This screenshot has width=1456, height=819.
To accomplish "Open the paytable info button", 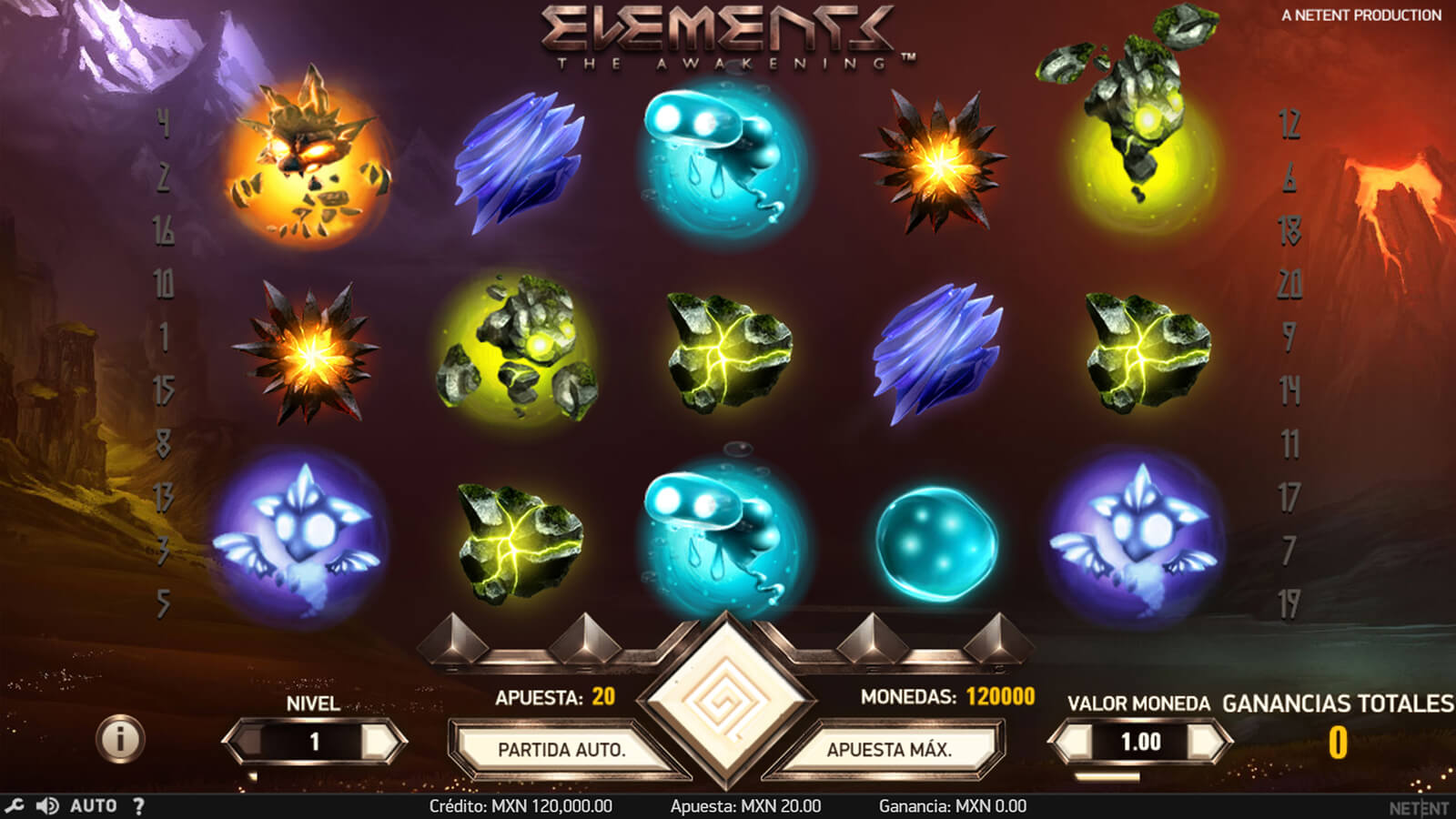I will point(120,737).
